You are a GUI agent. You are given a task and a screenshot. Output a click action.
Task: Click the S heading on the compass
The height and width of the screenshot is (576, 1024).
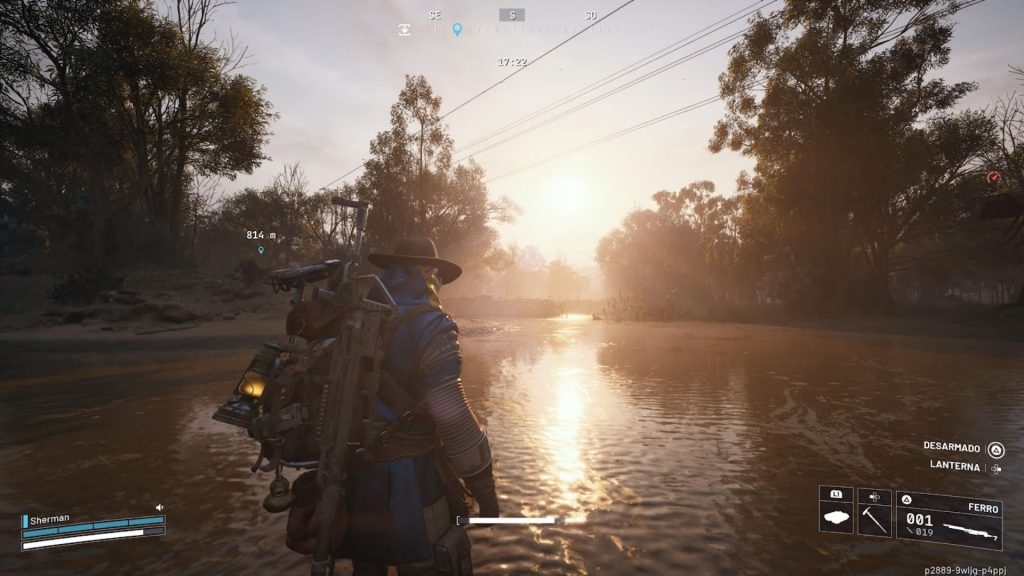[512, 15]
